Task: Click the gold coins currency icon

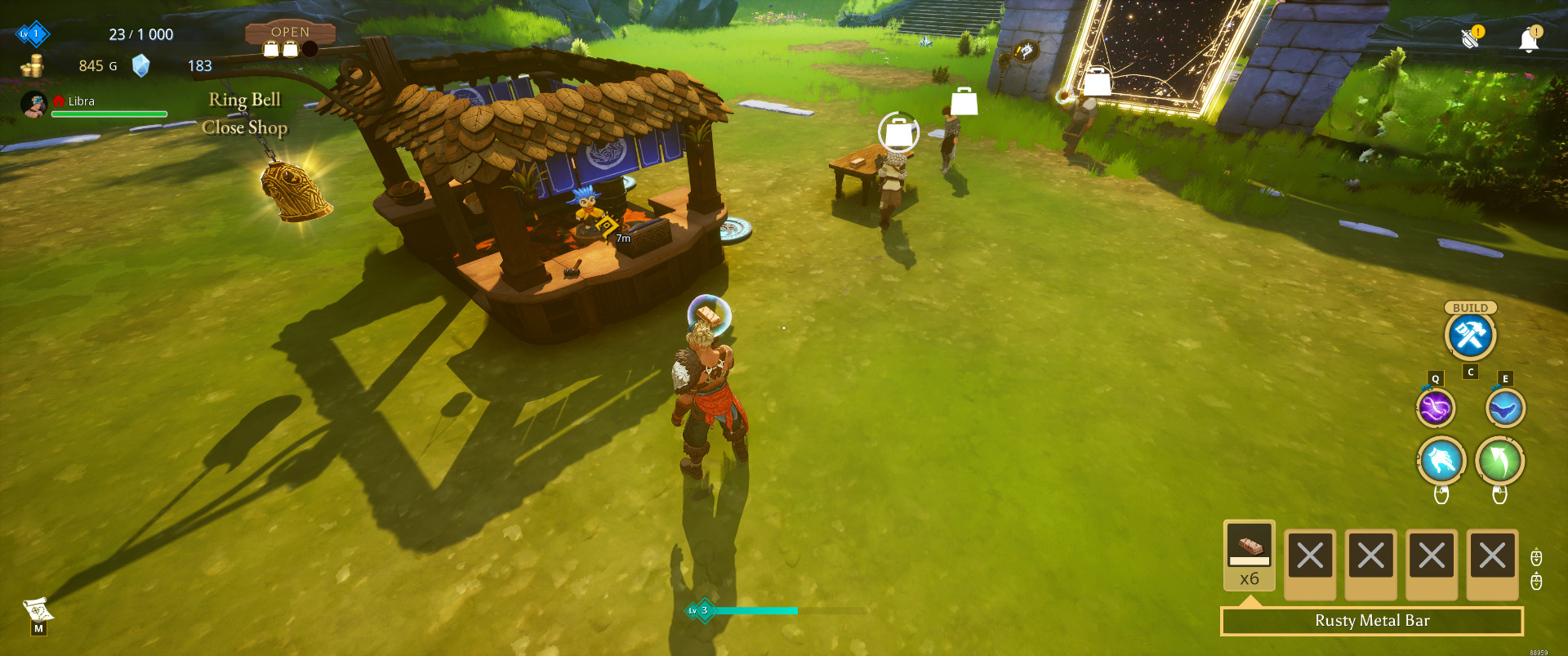Action: click(33, 66)
